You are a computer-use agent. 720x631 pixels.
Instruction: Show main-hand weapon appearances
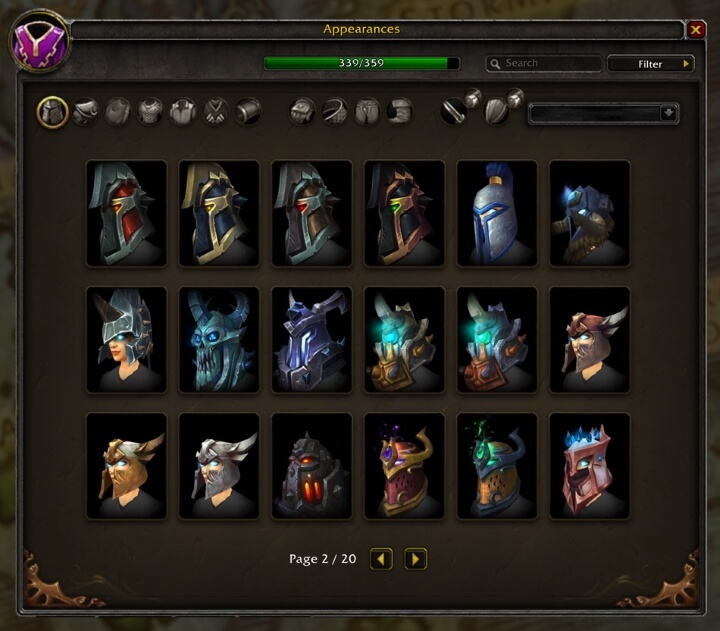(456, 111)
